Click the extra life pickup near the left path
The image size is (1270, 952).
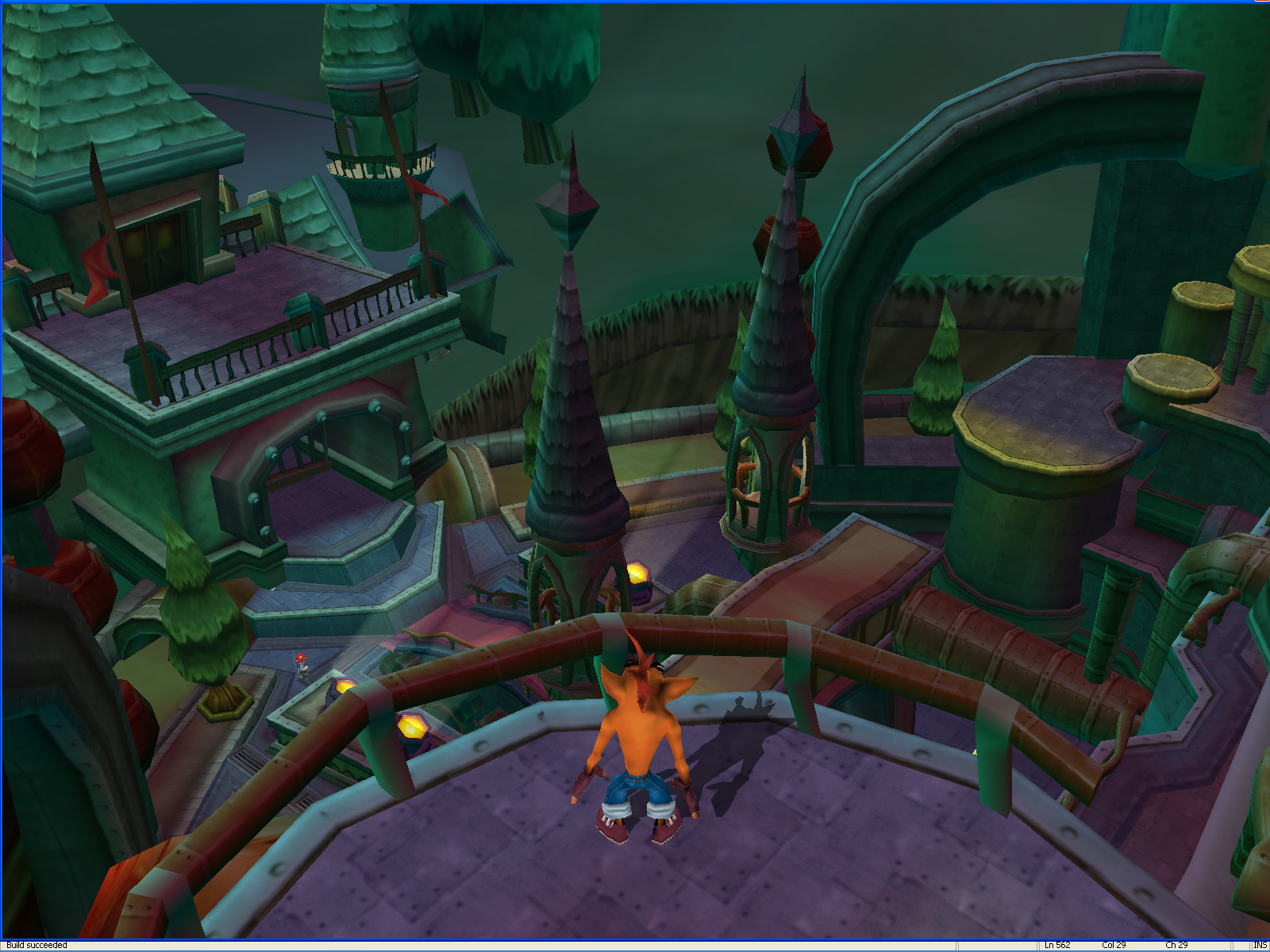[x=301, y=665]
